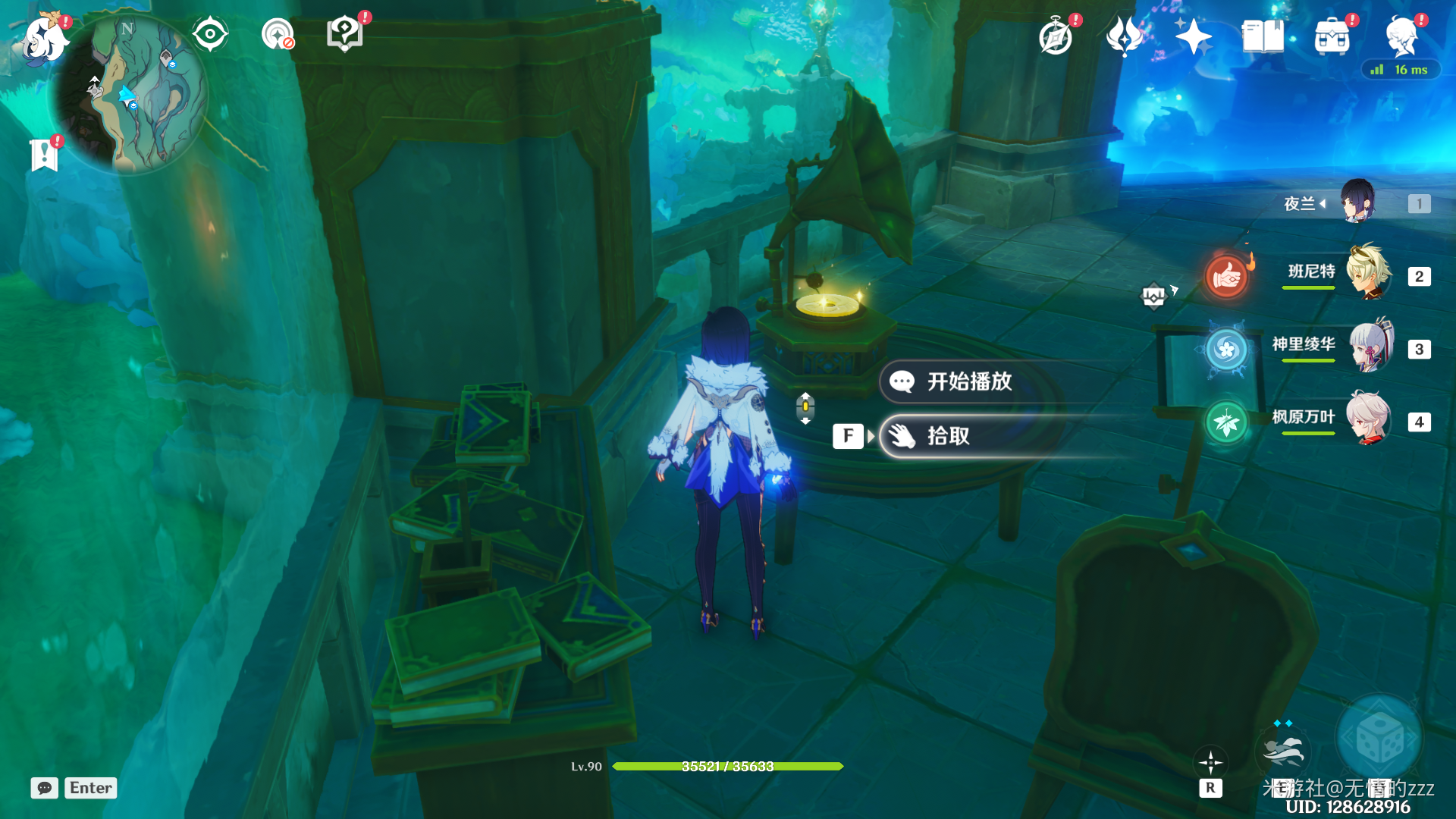Open the Adventurer Handbook book icon
This screenshot has width=1456, height=819.
pos(1263,36)
